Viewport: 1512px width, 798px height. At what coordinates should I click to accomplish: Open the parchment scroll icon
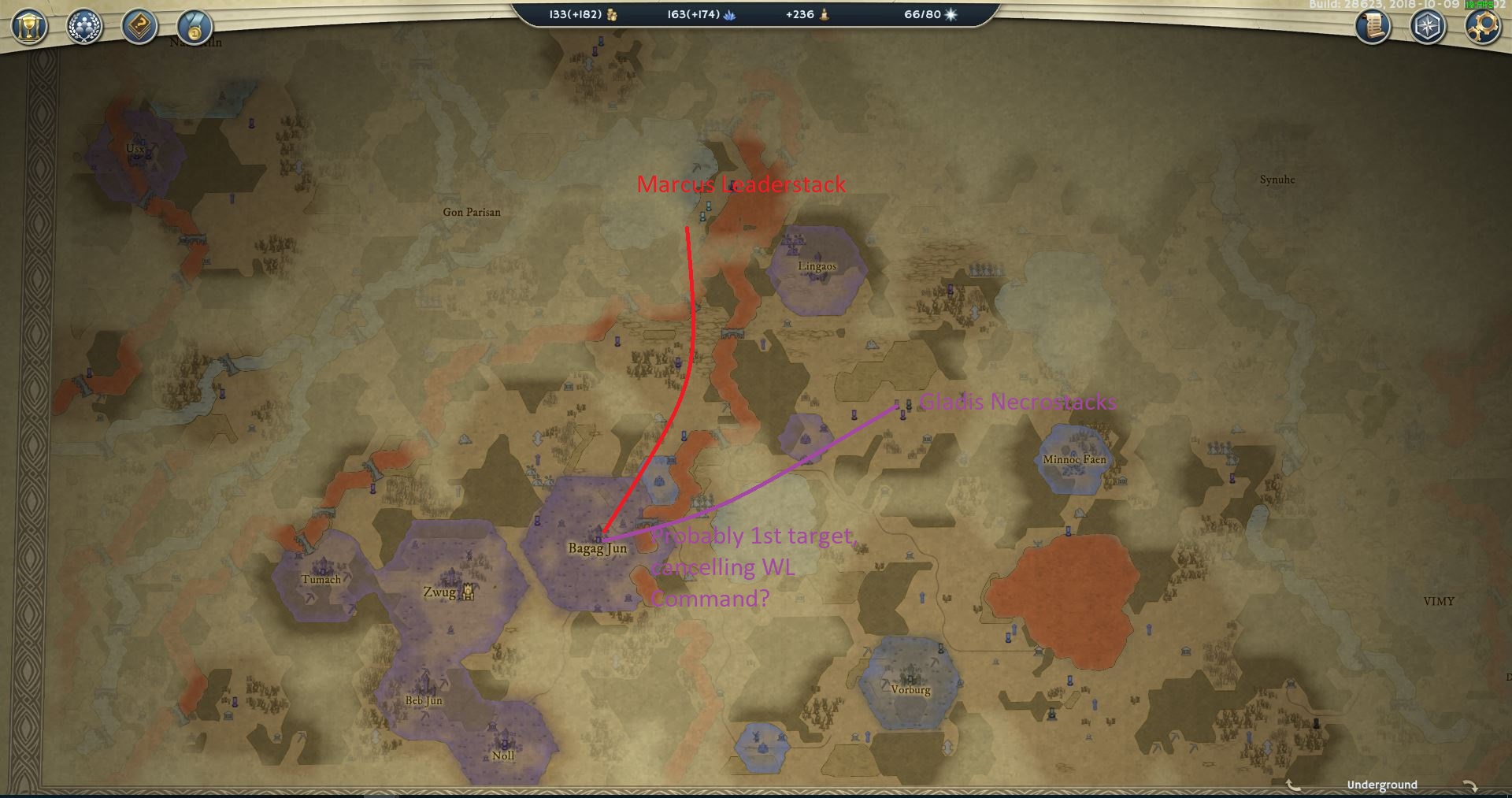point(1373,27)
